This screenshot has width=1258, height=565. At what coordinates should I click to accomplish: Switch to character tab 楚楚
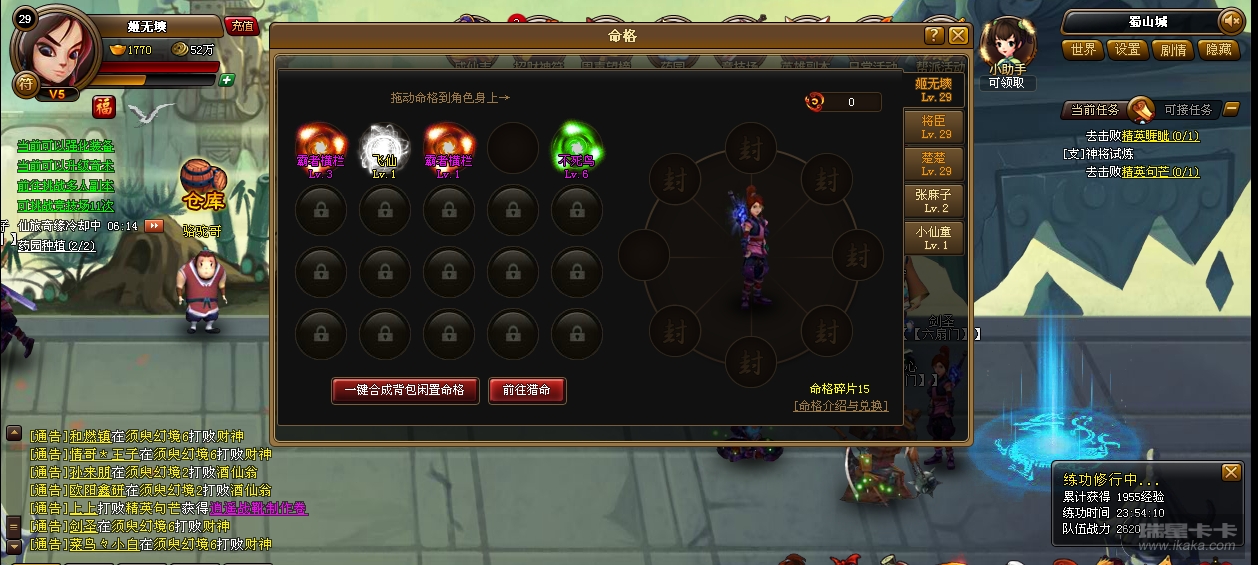point(935,164)
